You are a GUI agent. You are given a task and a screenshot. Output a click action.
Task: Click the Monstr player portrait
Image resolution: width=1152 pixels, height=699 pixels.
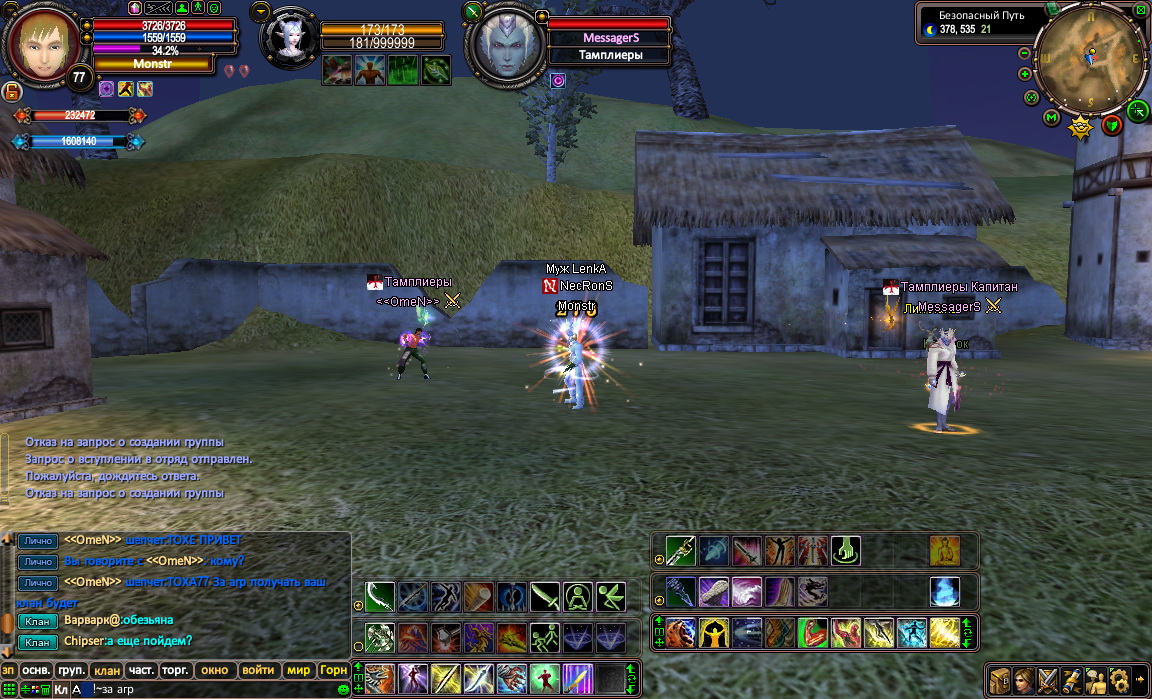point(42,40)
